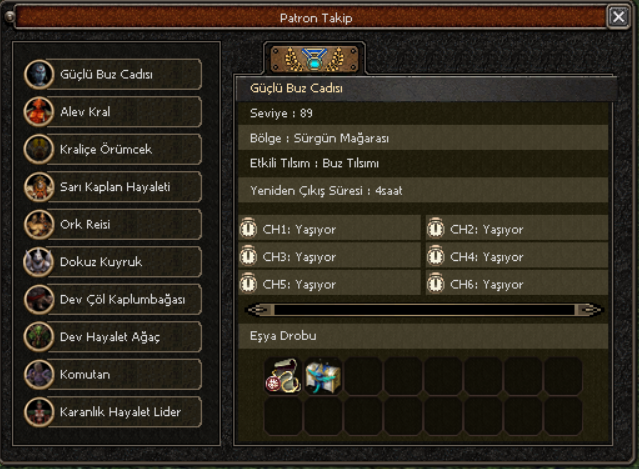
Task: Choose Dokuz Kuyruk in the list
Action: (113, 262)
